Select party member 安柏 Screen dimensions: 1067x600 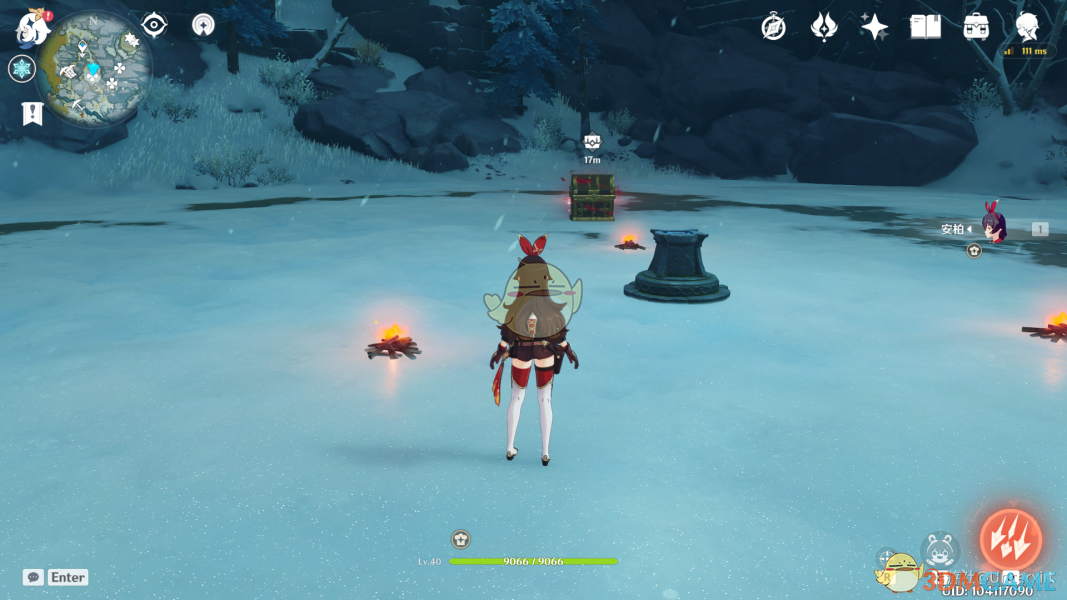coord(991,229)
